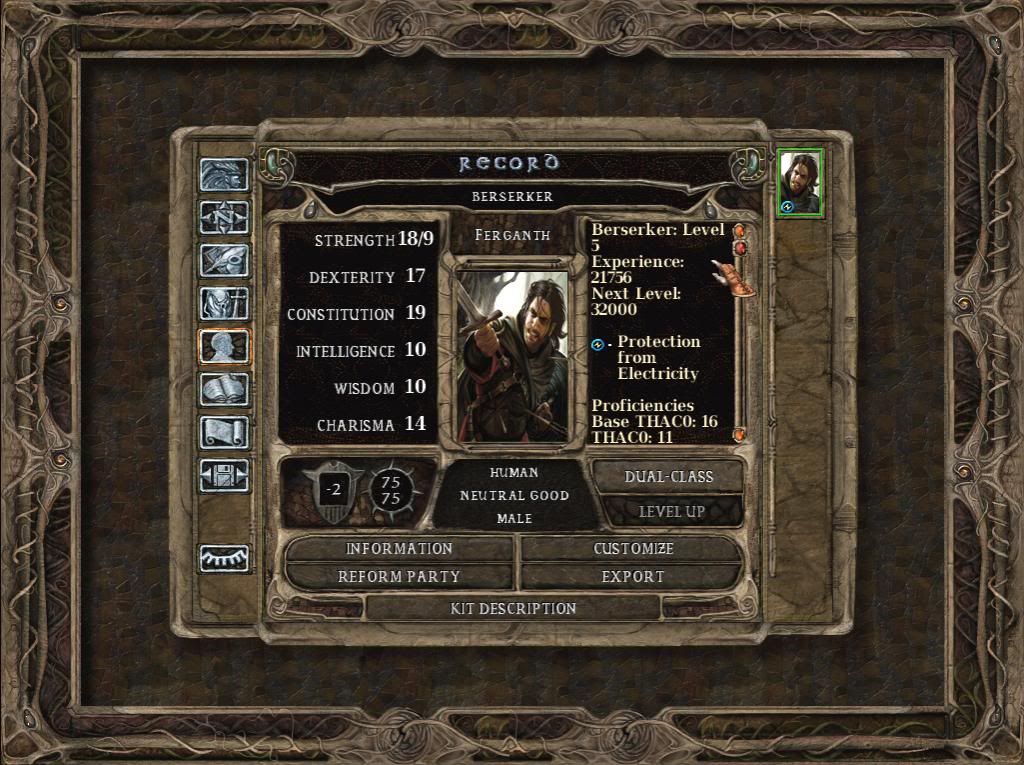
Task: Select Ferganth's party portrait
Action: pyautogui.click(x=800, y=183)
